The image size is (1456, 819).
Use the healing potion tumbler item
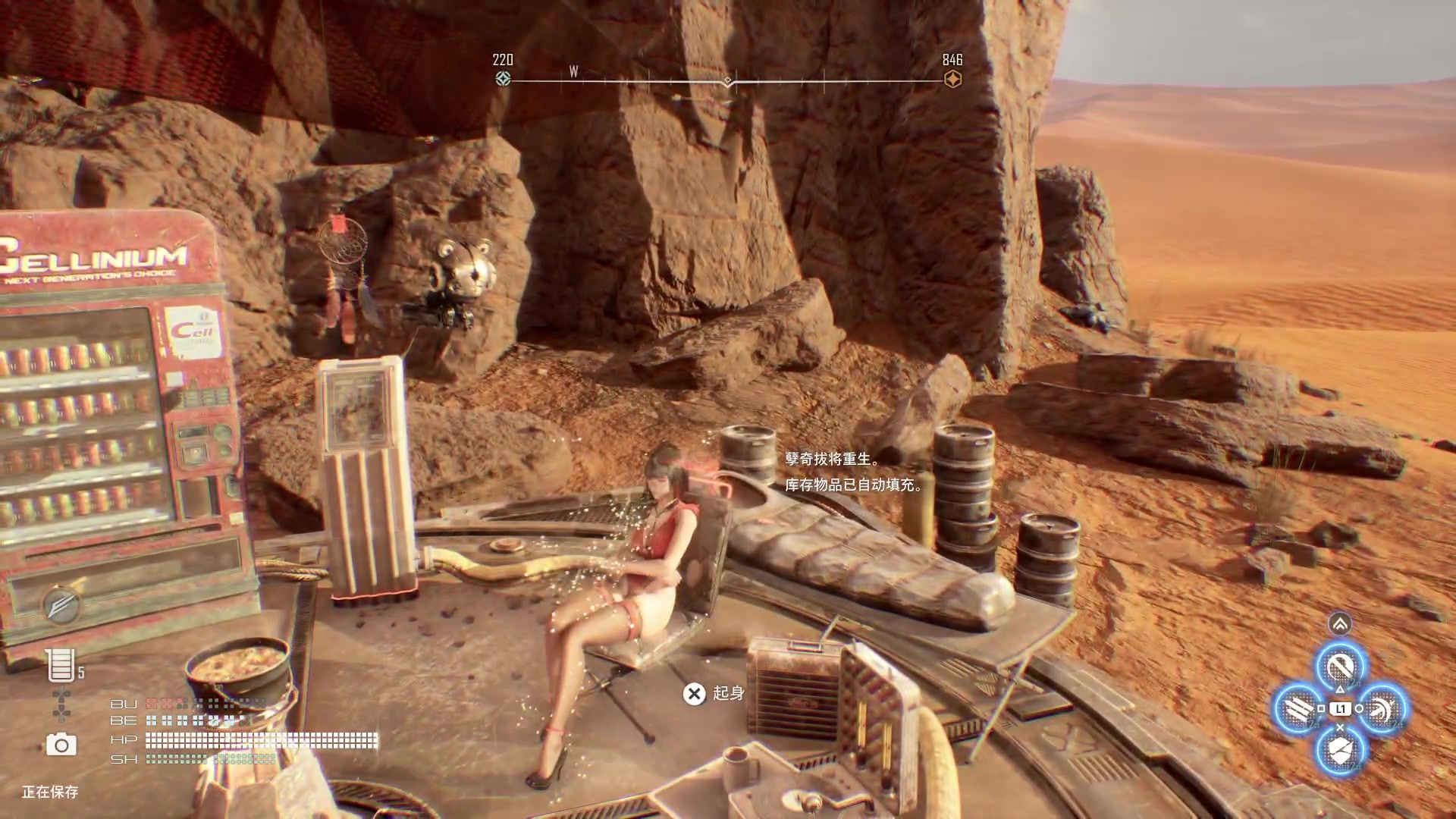click(61, 665)
